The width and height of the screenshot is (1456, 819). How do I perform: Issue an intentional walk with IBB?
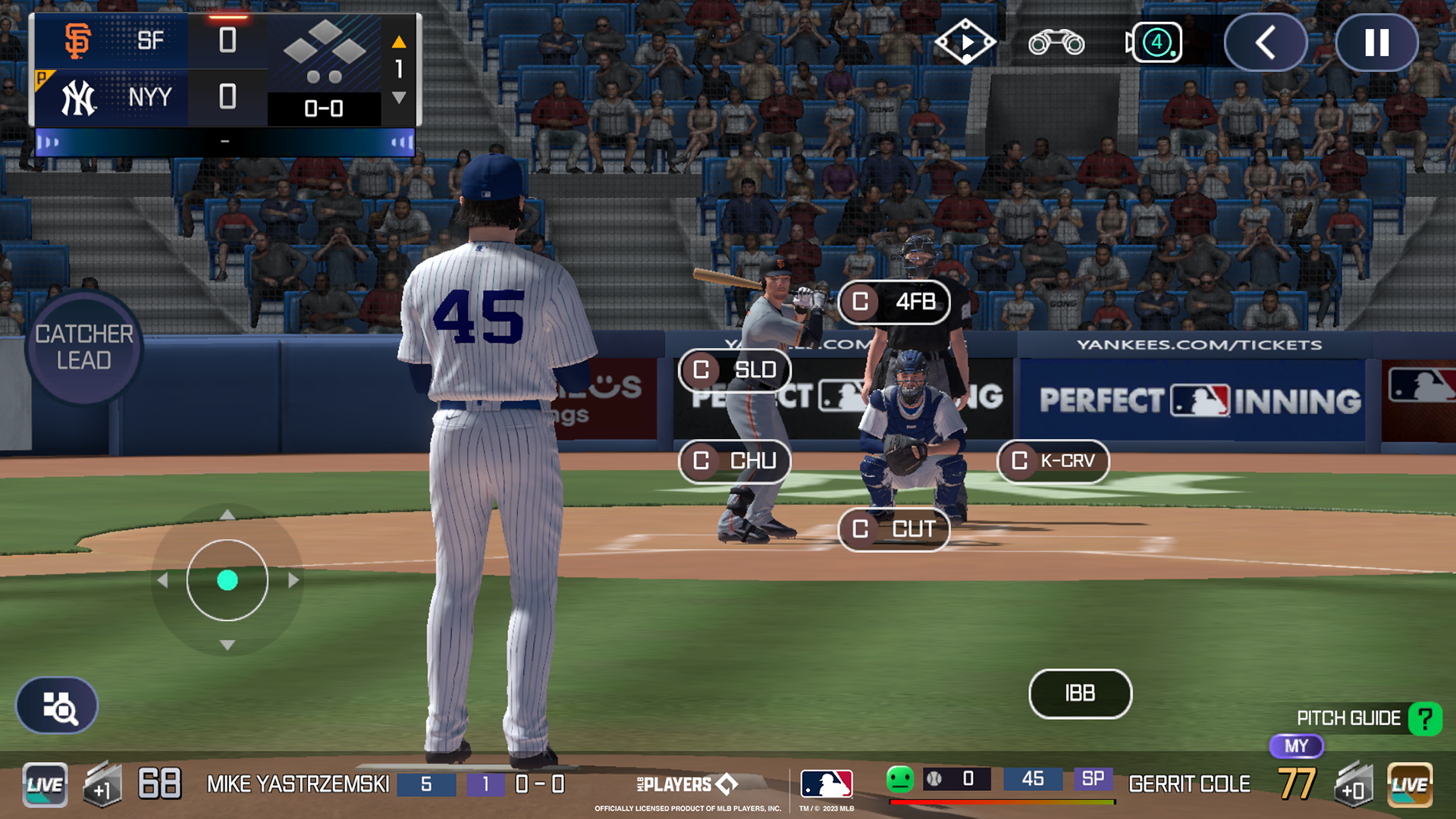(1080, 693)
